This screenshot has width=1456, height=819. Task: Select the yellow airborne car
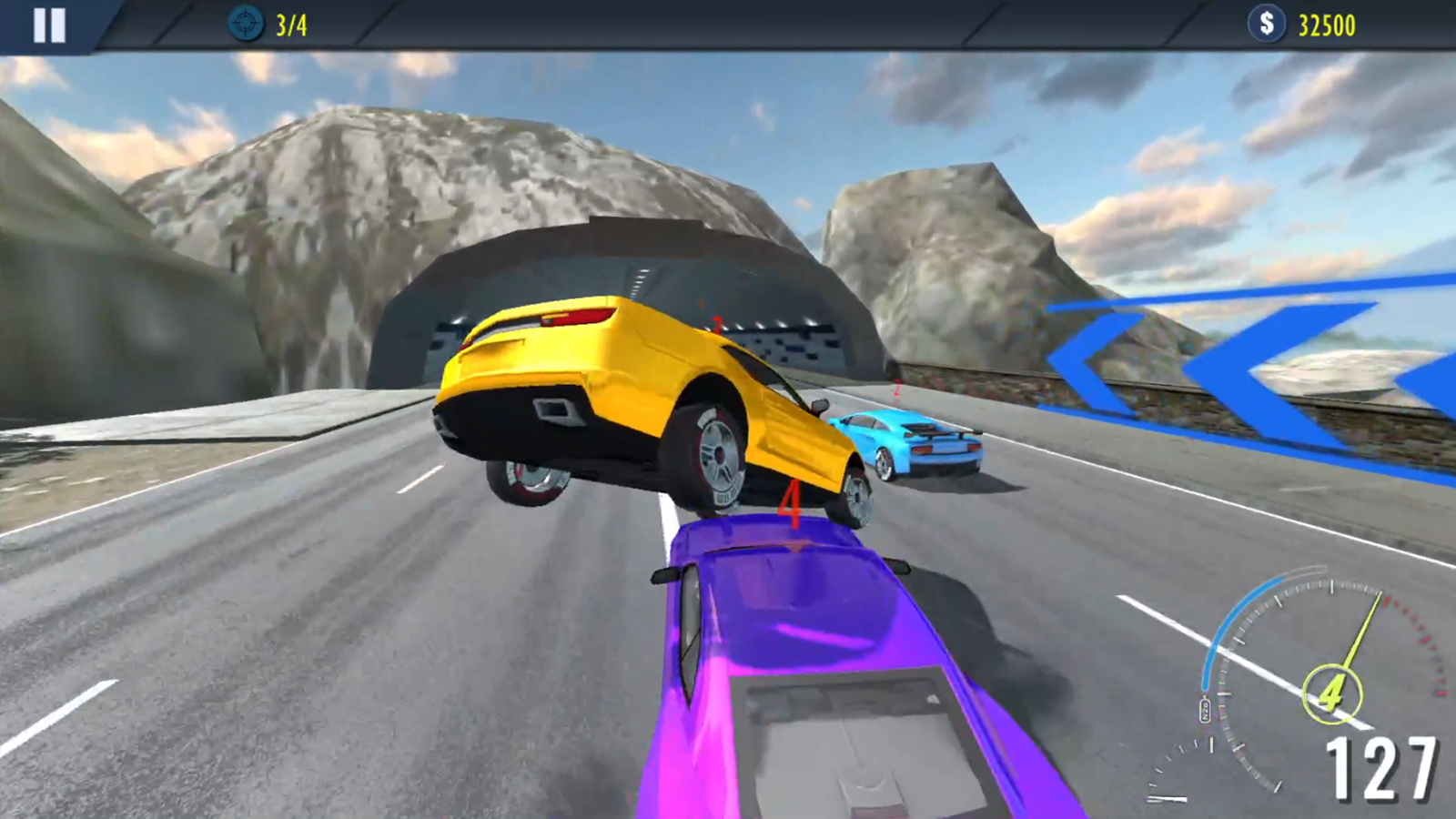[655, 400]
